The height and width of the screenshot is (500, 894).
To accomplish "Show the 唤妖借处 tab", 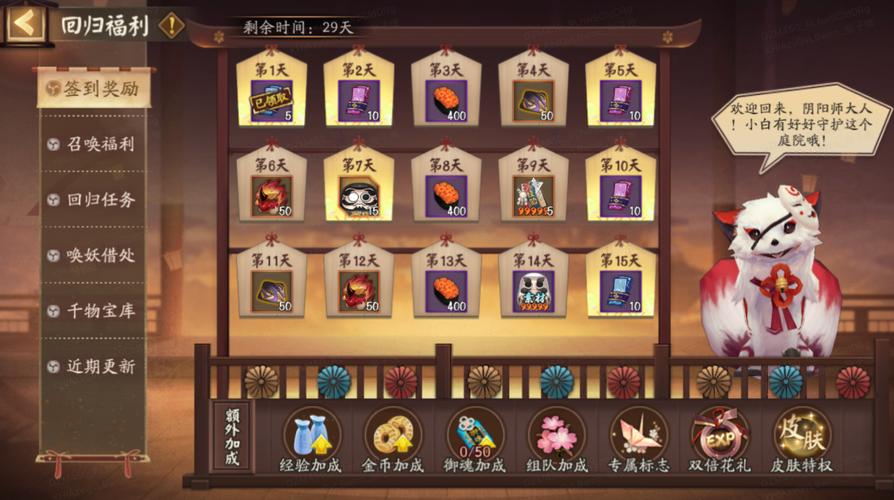I will 94,256.
